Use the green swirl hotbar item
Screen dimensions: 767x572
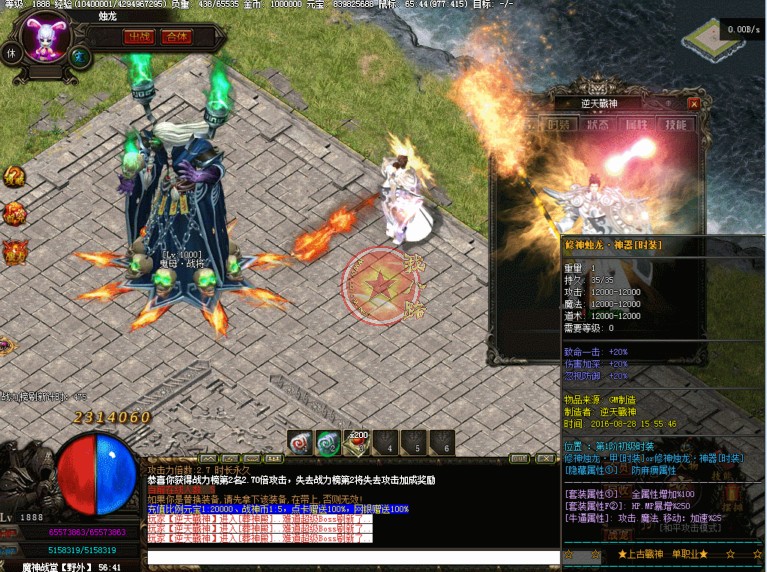328,442
